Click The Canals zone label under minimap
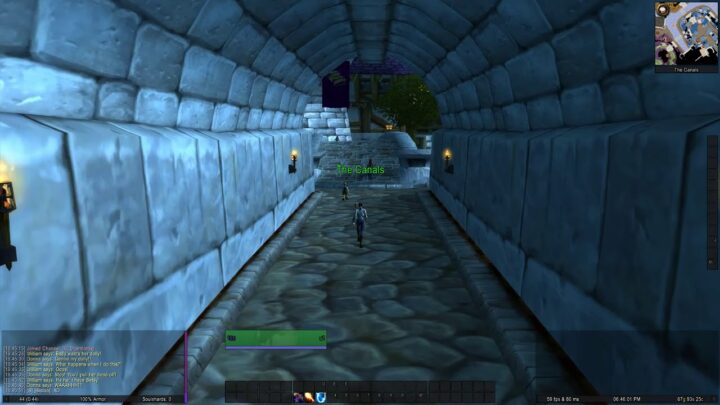The width and height of the screenshot is (720, 405). click(x=686, y=69)
